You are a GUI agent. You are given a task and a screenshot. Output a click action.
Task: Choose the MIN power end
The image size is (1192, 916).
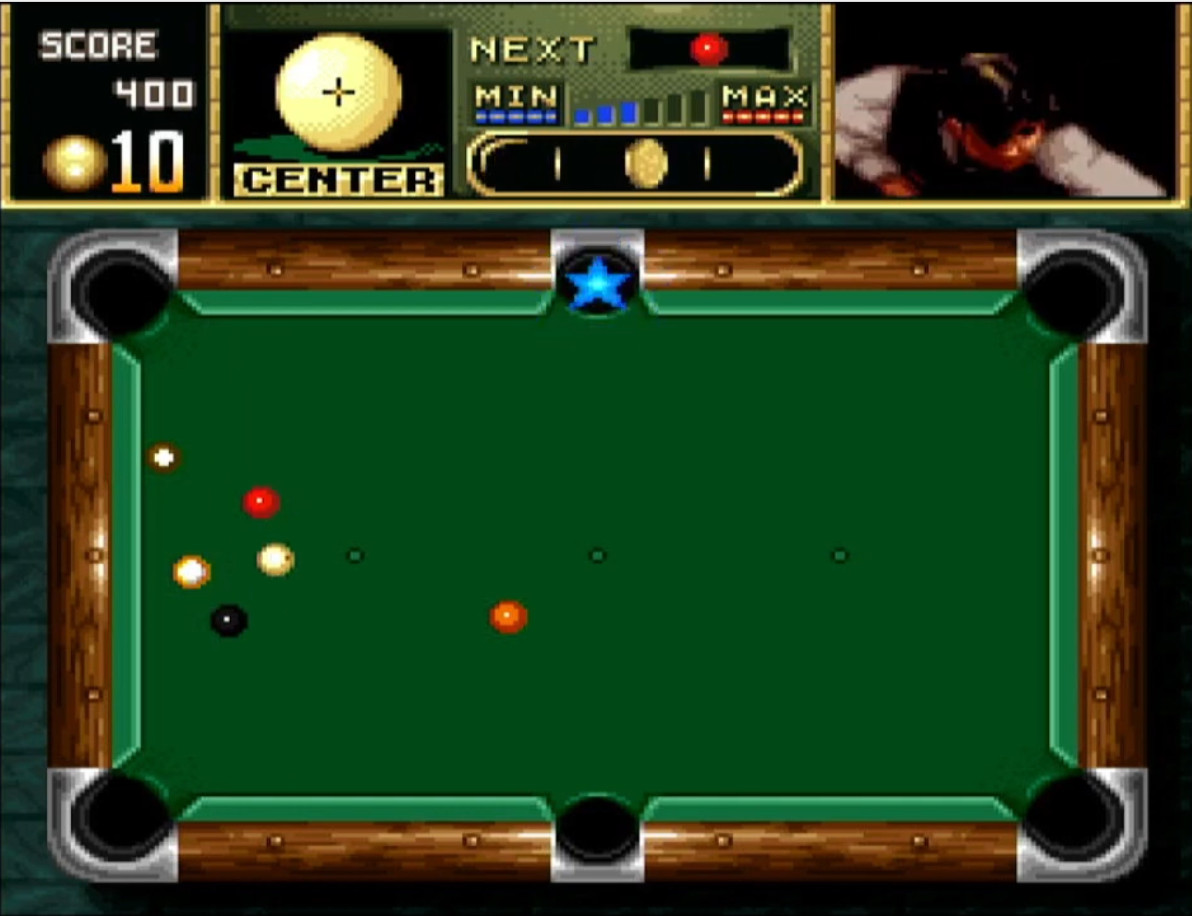pyautogui.click(x=516, y=102)
